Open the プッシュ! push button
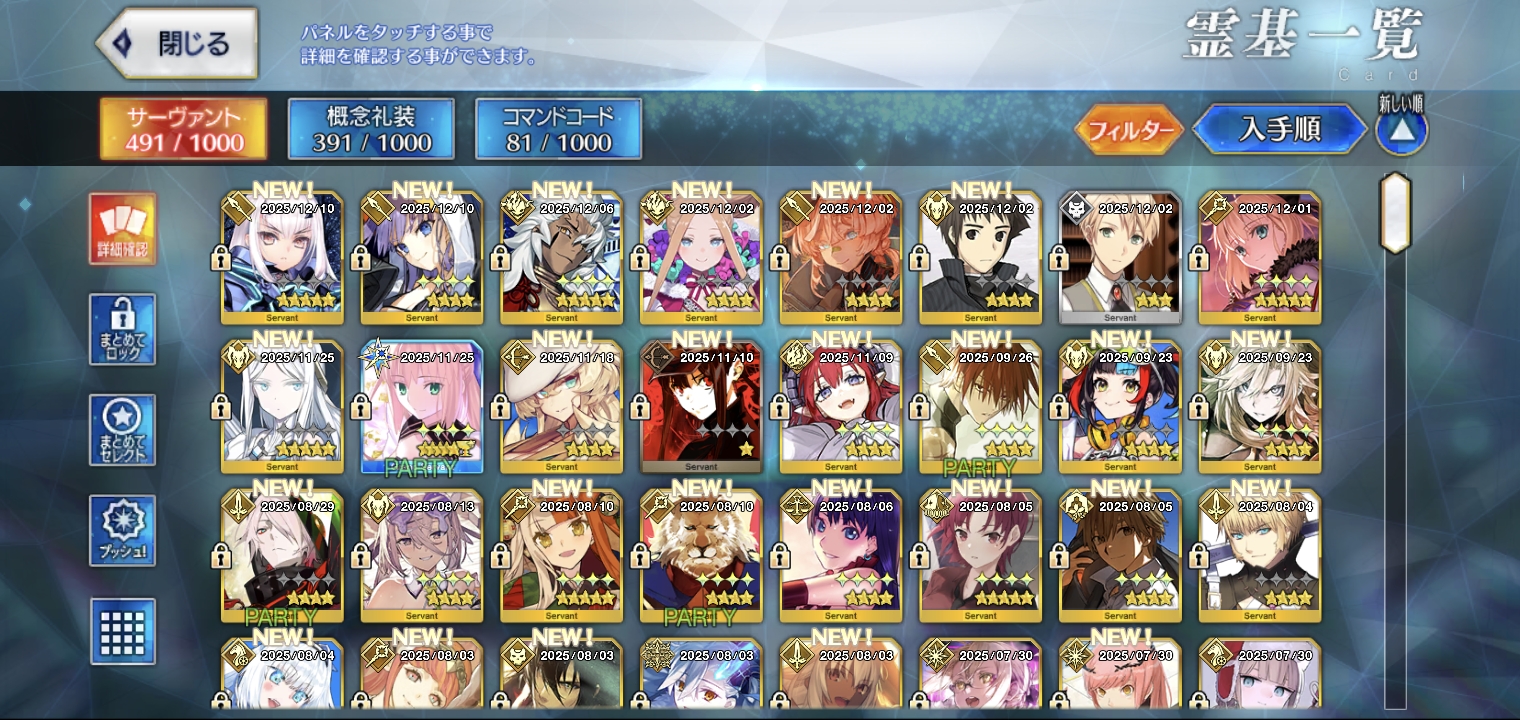 coord(122,530)
